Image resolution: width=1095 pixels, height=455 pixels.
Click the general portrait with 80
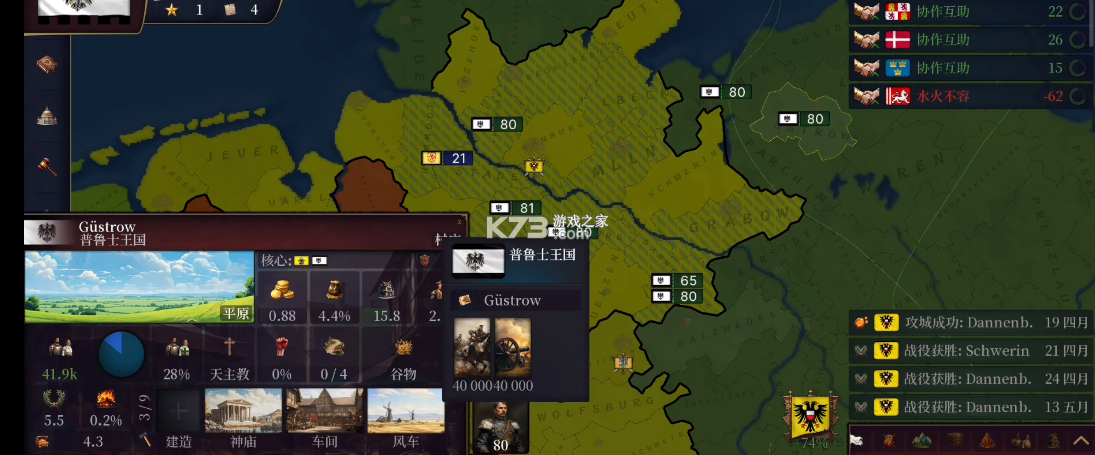point(500,424)
